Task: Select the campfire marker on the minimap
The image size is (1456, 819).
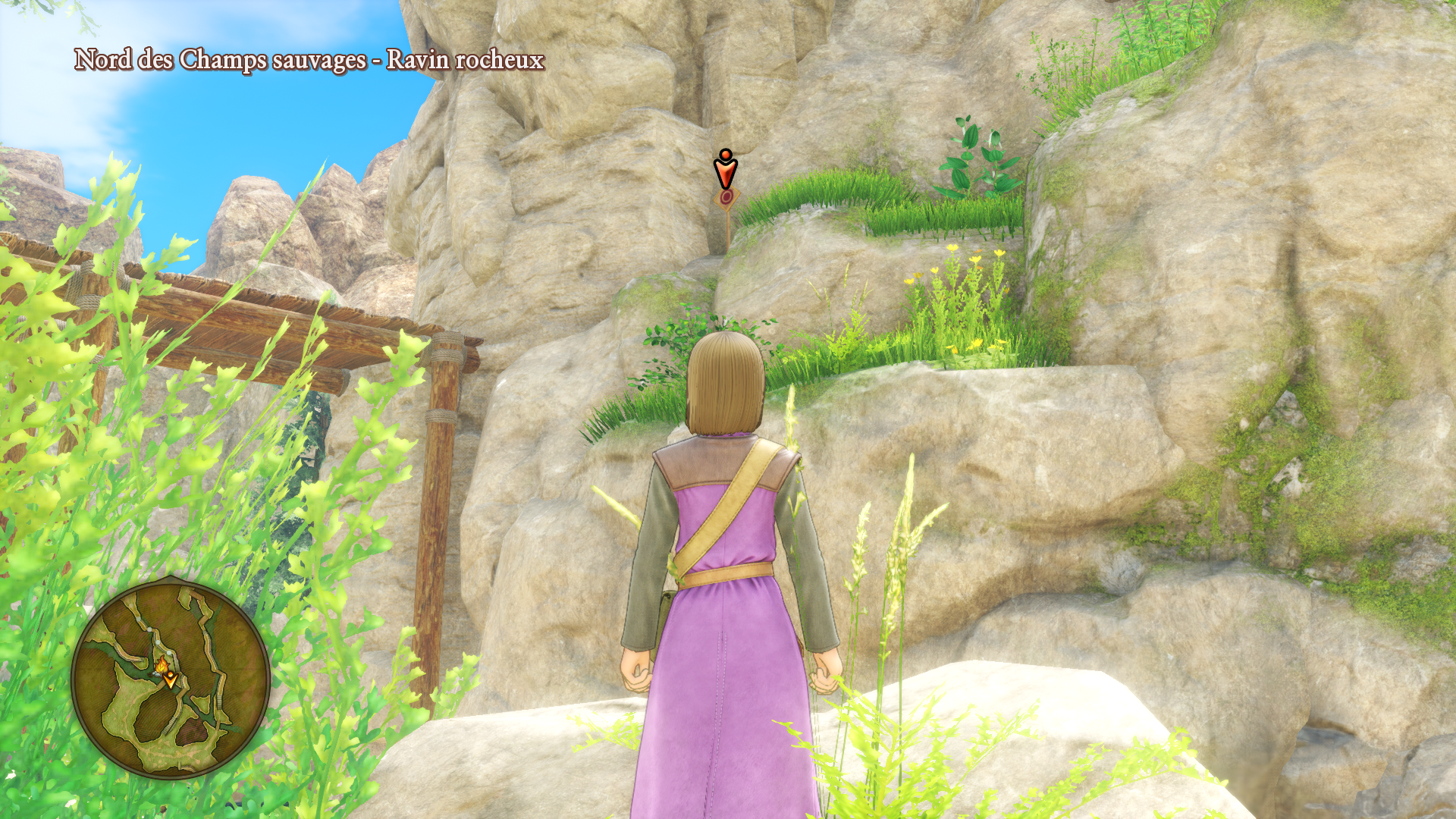Action: point(162,665)
